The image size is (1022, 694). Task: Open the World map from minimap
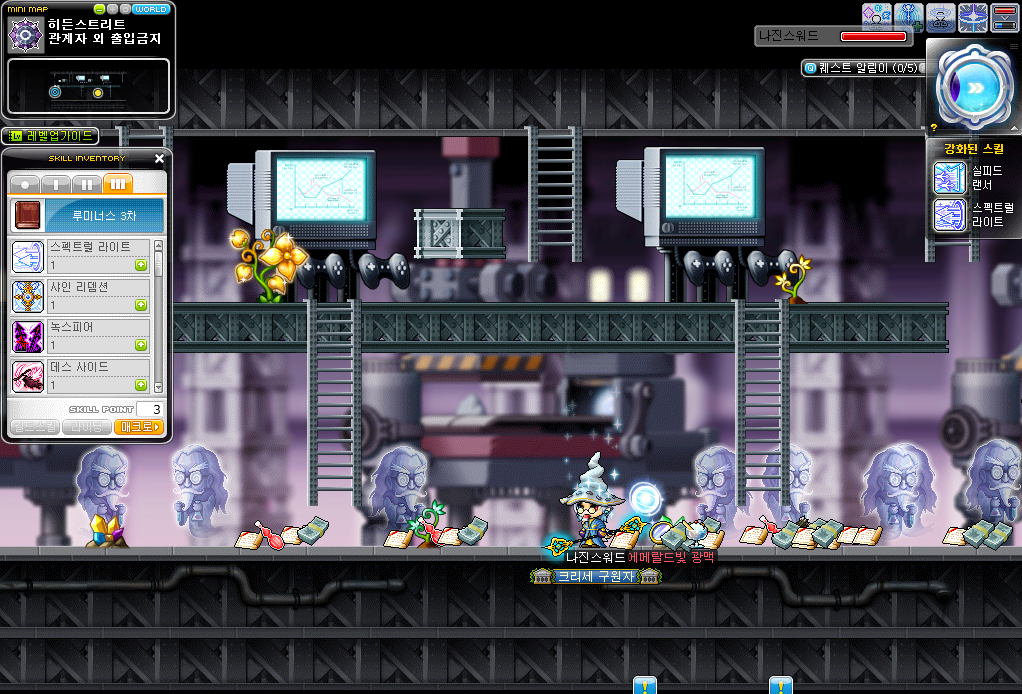tap(151, 9)
